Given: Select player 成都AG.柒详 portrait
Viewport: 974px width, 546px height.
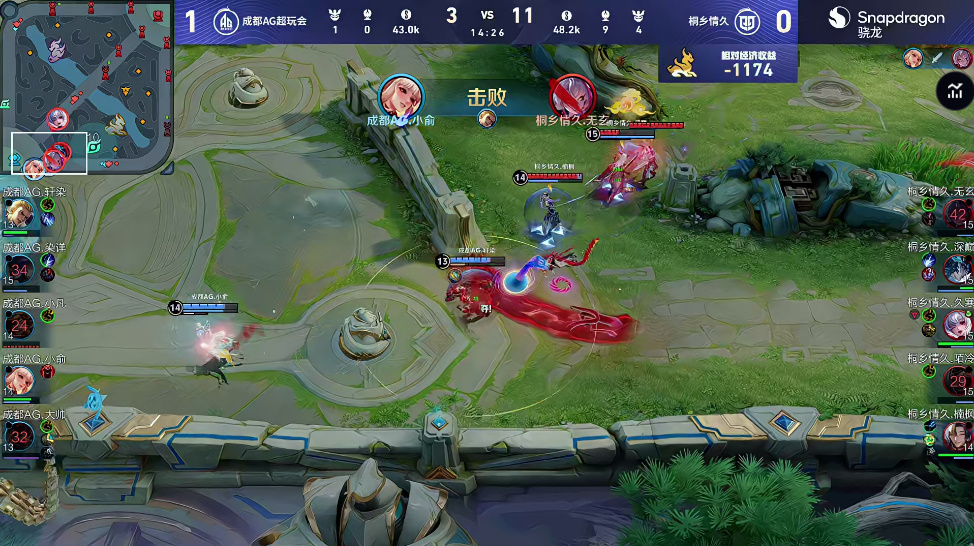Looking at the screenshot, I should point(20,269).
